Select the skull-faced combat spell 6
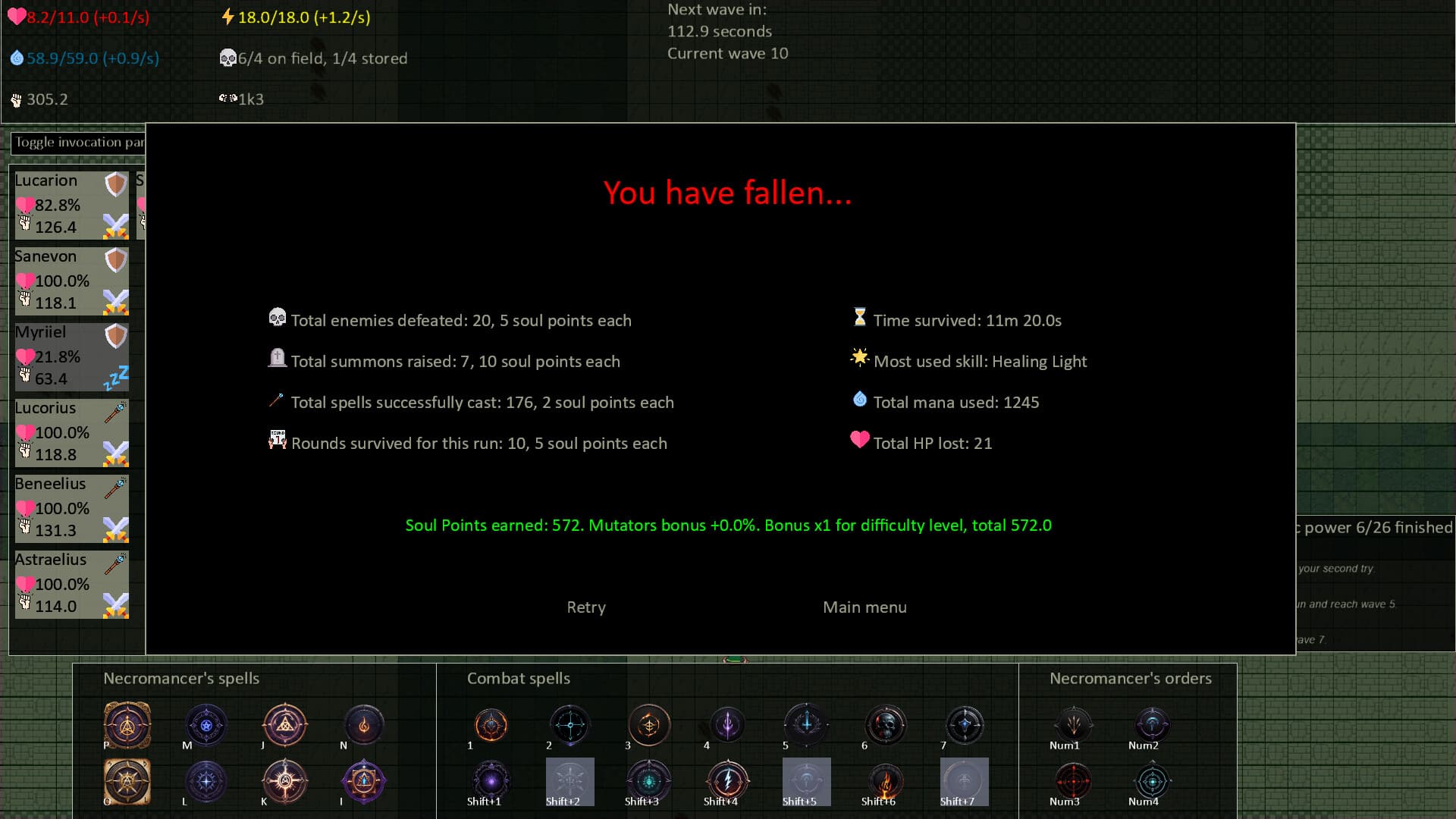 tap(885, 725)
